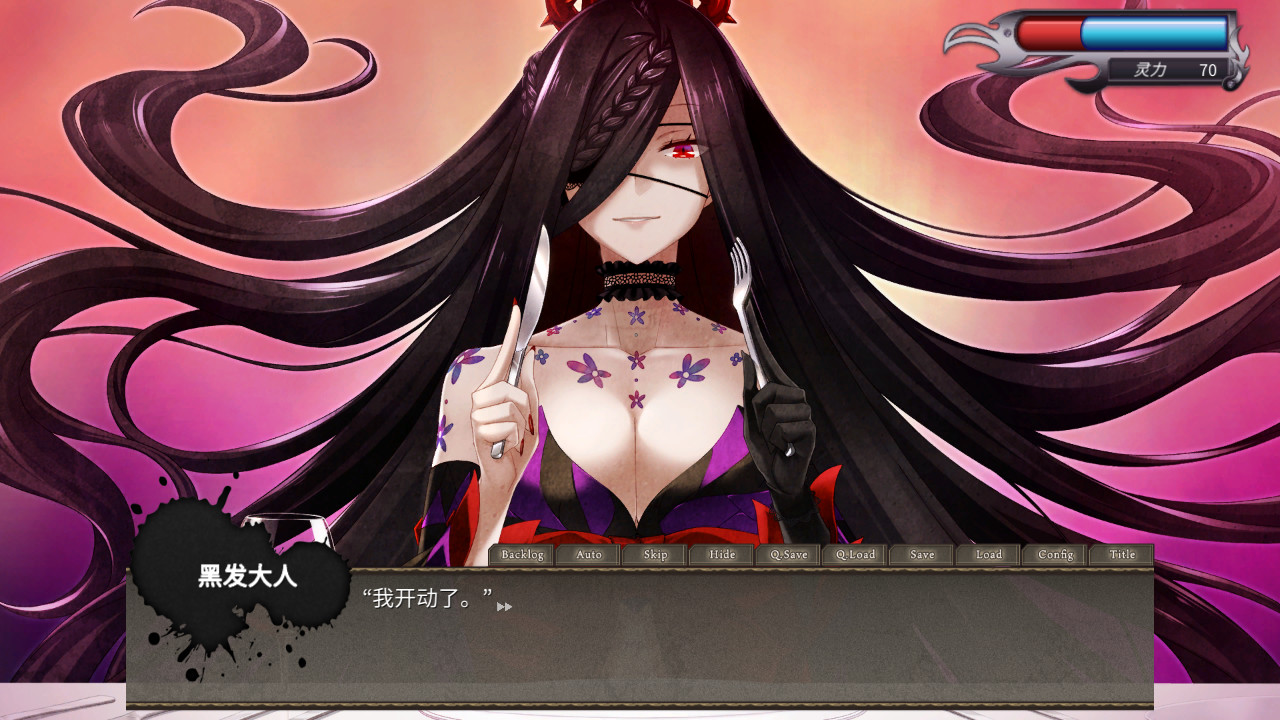The width and height of the screenshot is (1280, 720).
Task: Enable Auto read mode
Action: pos(588,554)
